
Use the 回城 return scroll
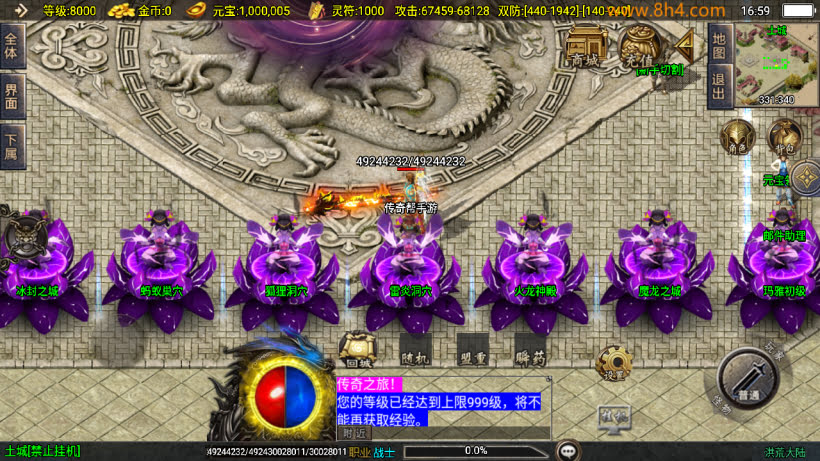coord(357,349)
